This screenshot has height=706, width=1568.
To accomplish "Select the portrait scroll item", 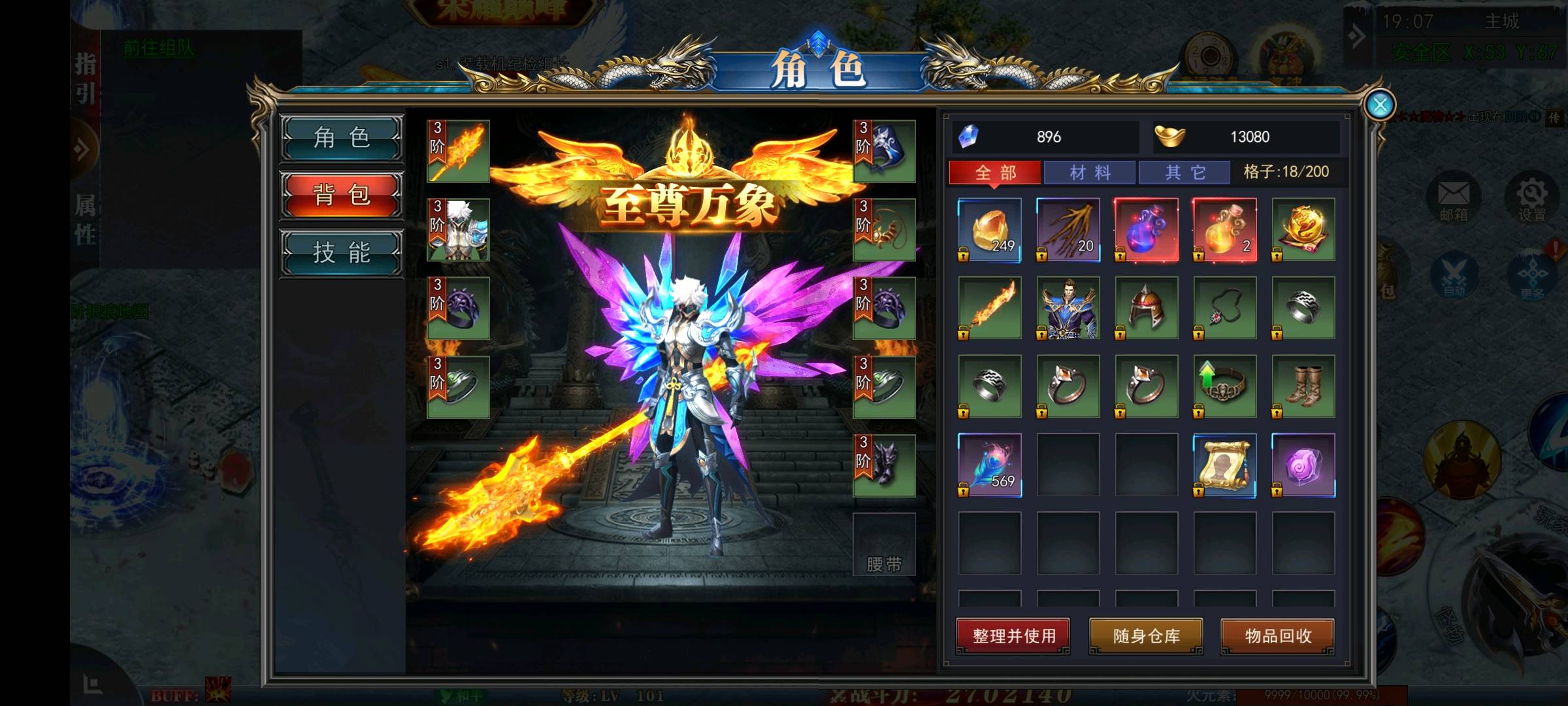I will point(1225,465).
